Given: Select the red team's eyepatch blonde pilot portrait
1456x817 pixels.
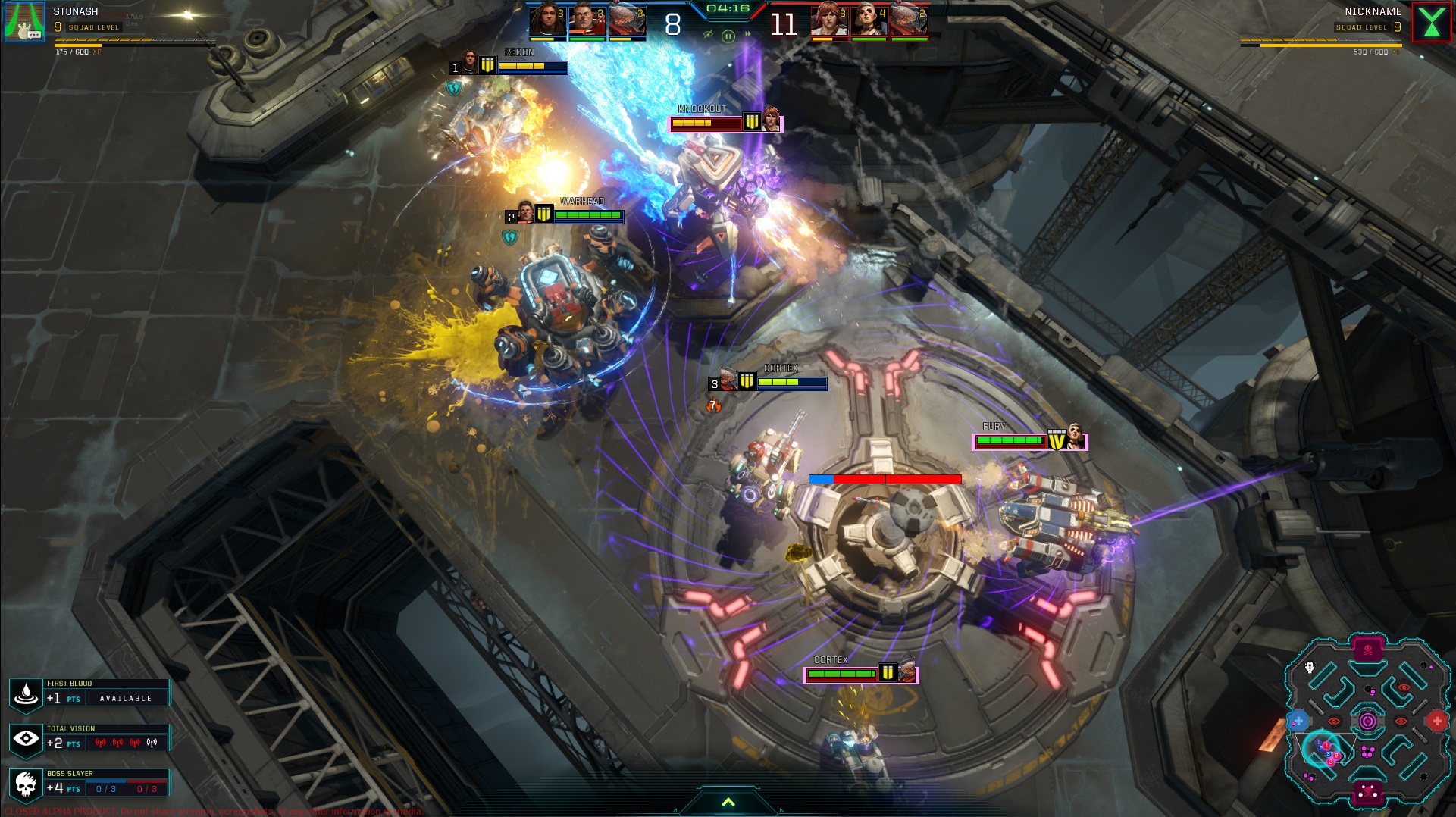Looking at the screenshot, I should click(869, 20).
